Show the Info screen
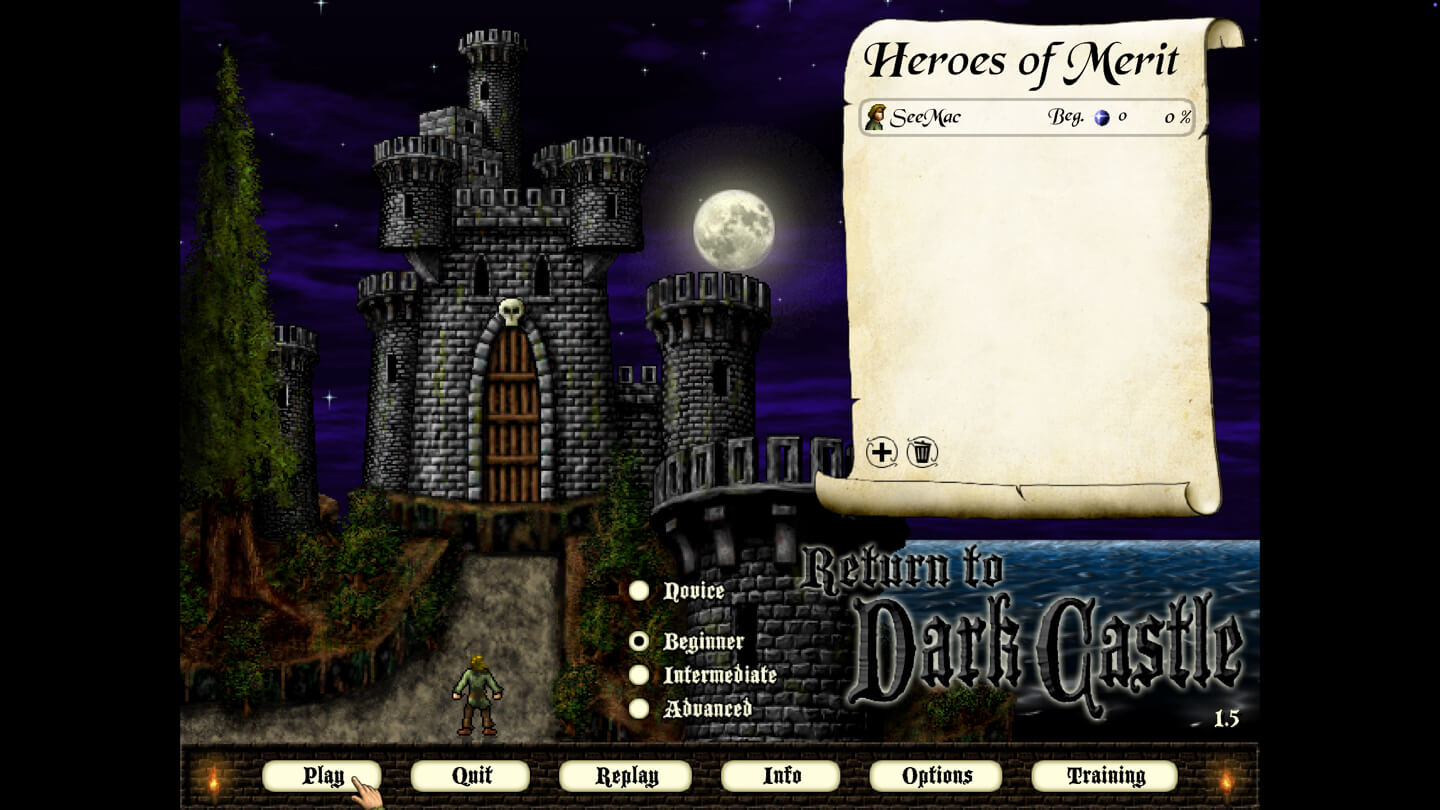Image resolution: width=1440 pixels, height=810 pixels. coord(781,776)
